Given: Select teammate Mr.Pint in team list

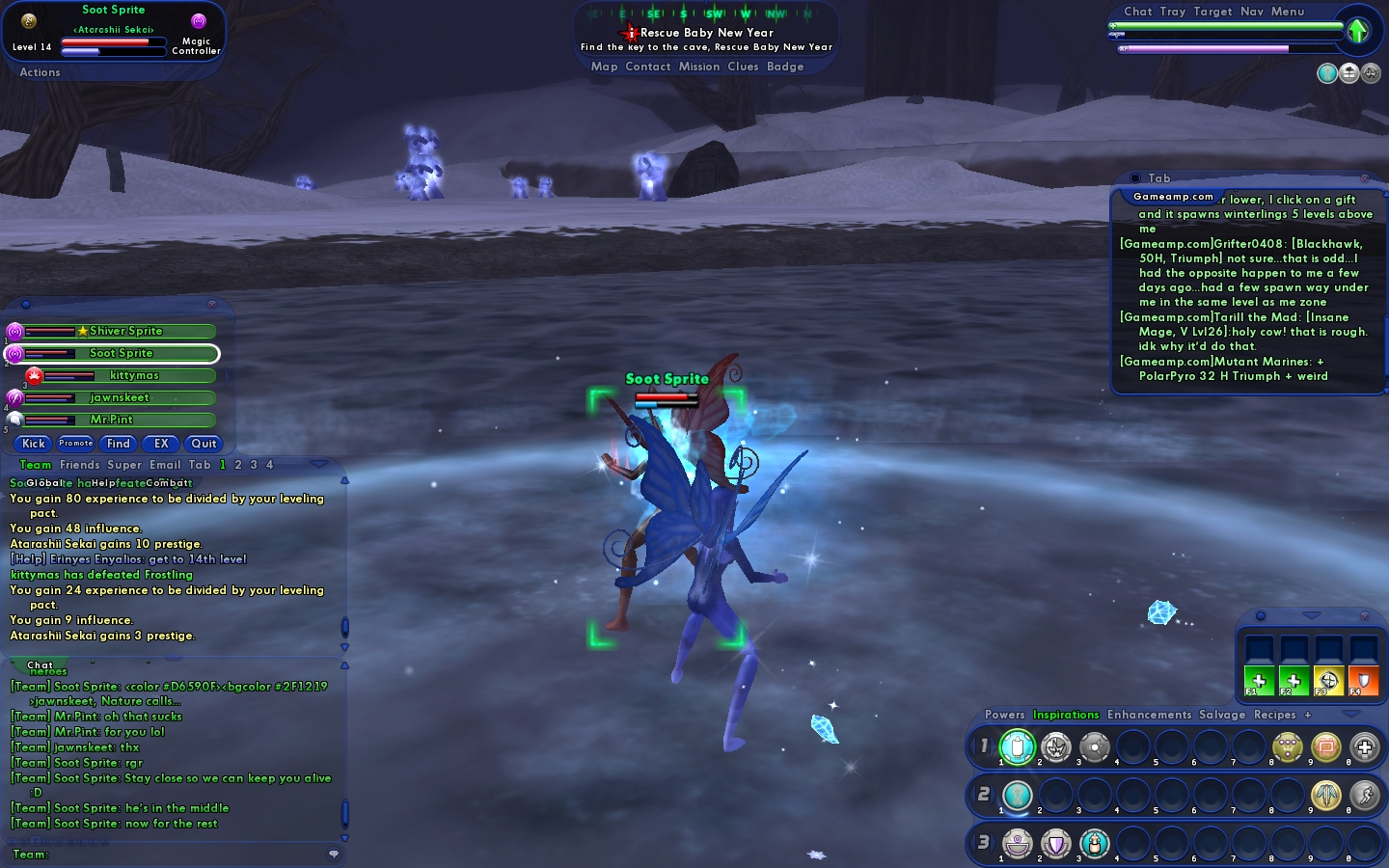Looking at the screenshot, I should [x=112, y=420].
